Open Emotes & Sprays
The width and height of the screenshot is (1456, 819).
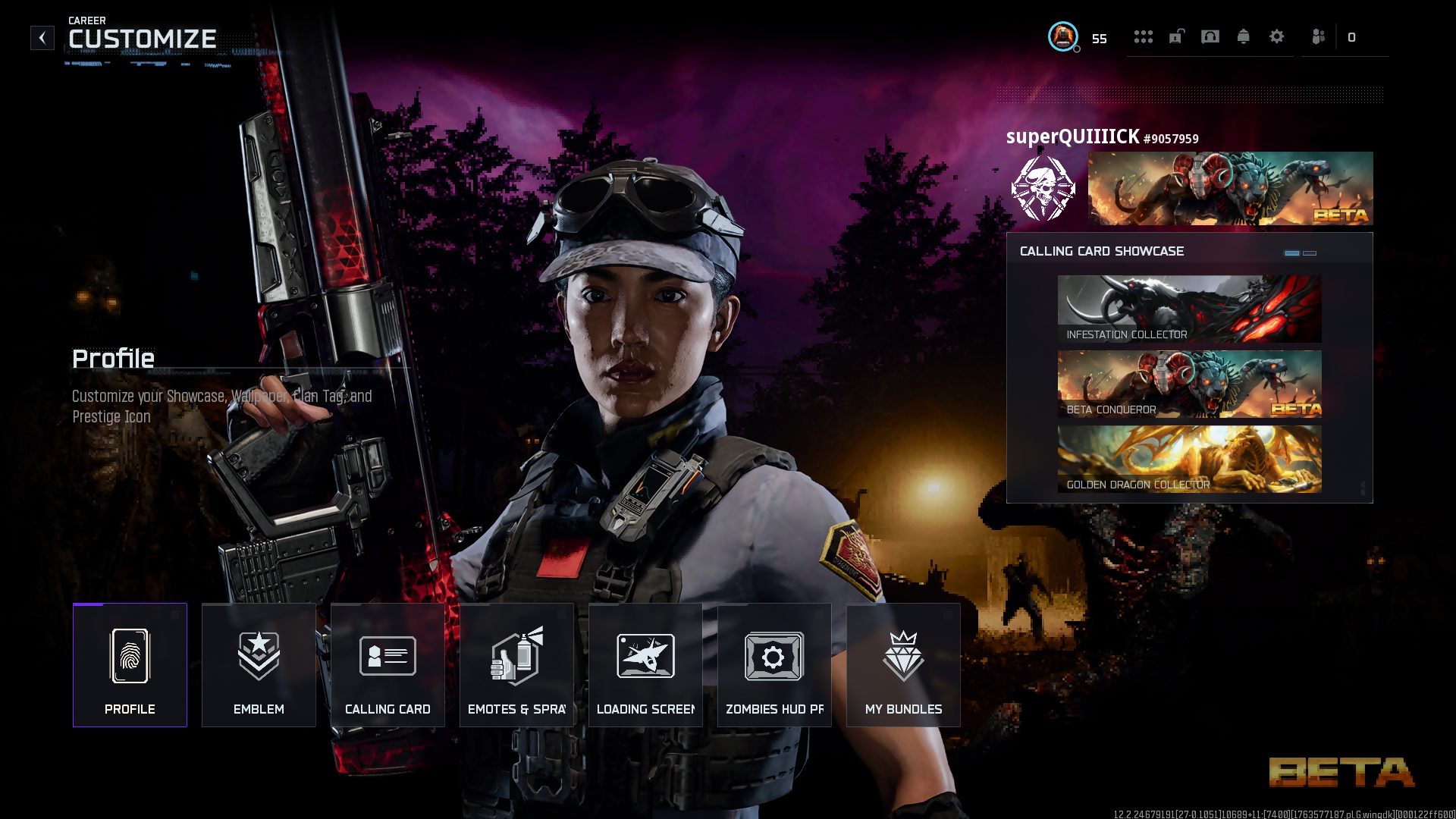[x=516, y=665]
